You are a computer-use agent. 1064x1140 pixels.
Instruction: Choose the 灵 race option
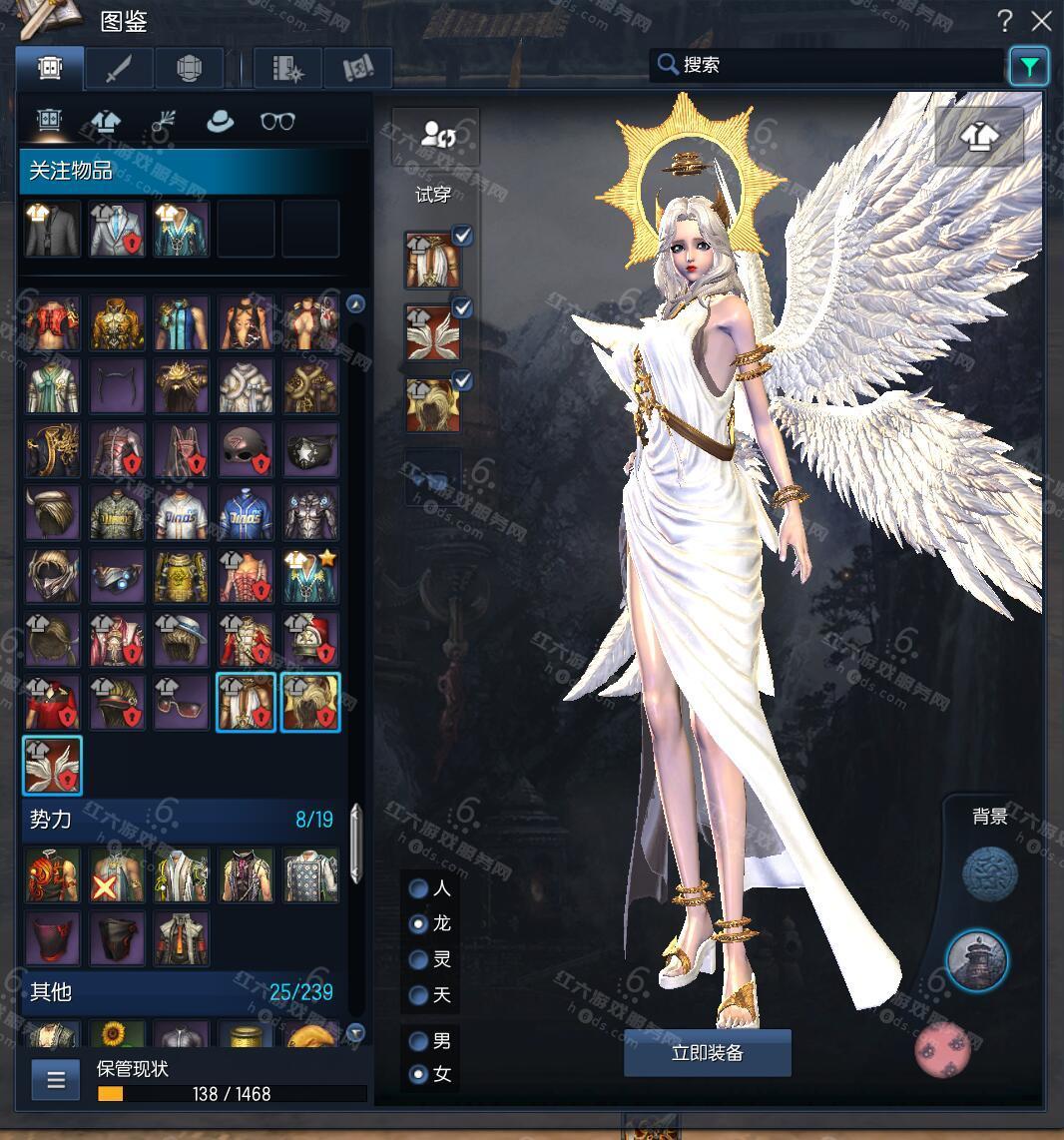tap(419, 959)
